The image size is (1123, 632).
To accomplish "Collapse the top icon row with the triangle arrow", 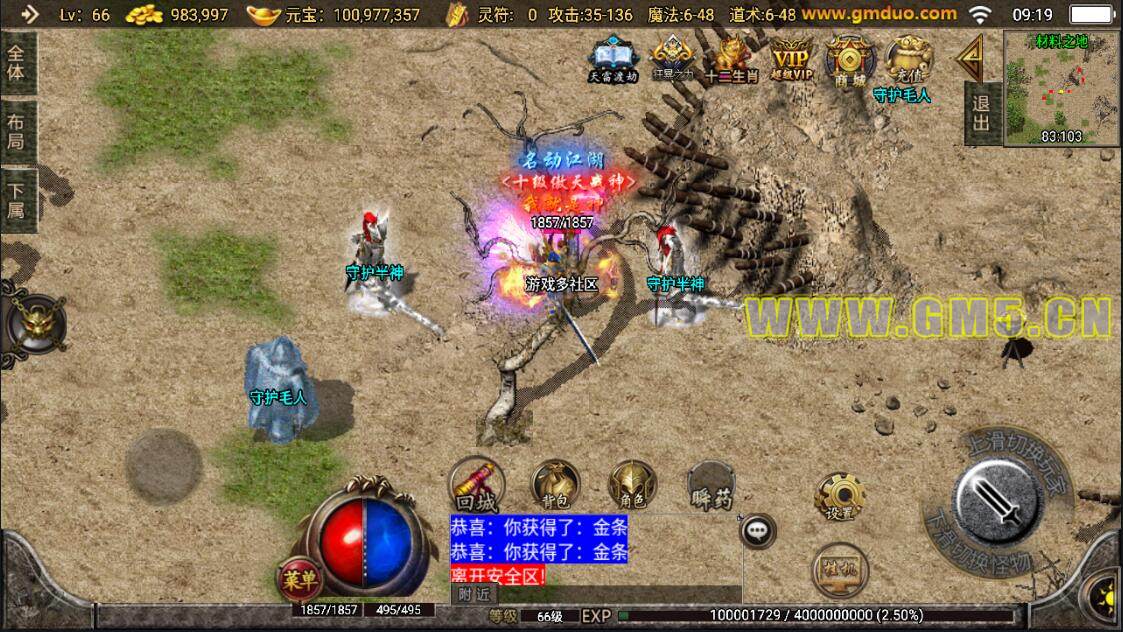I will point(968,60).
